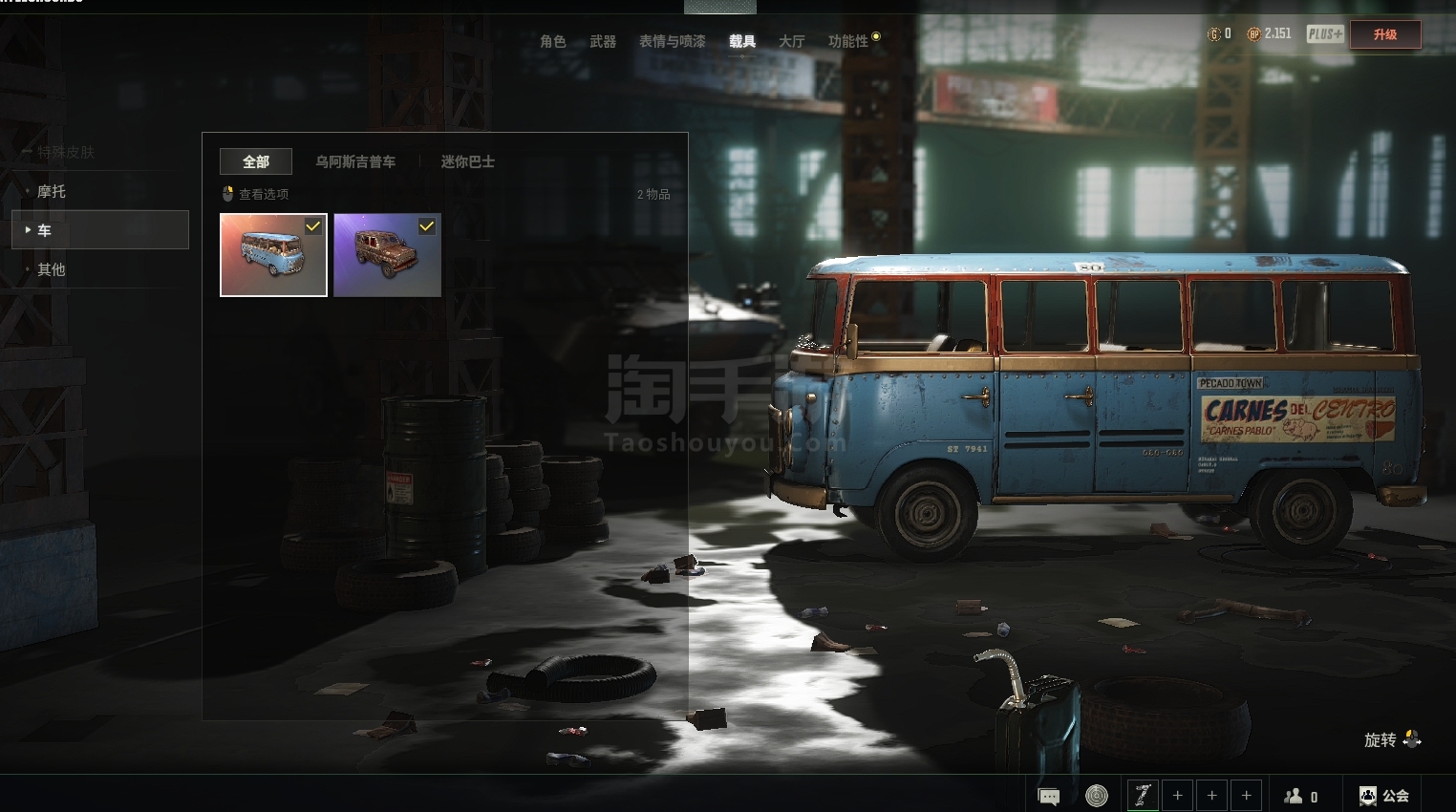Select the blue minibus skin thumbnail

(x=273, y=255)
